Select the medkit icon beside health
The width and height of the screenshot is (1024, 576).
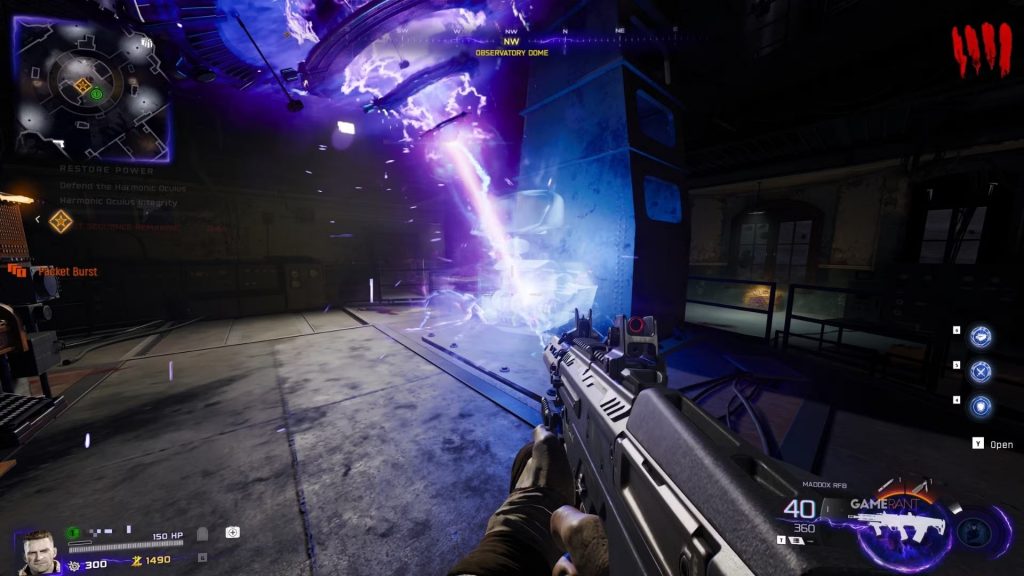click(x=232, y=534)
